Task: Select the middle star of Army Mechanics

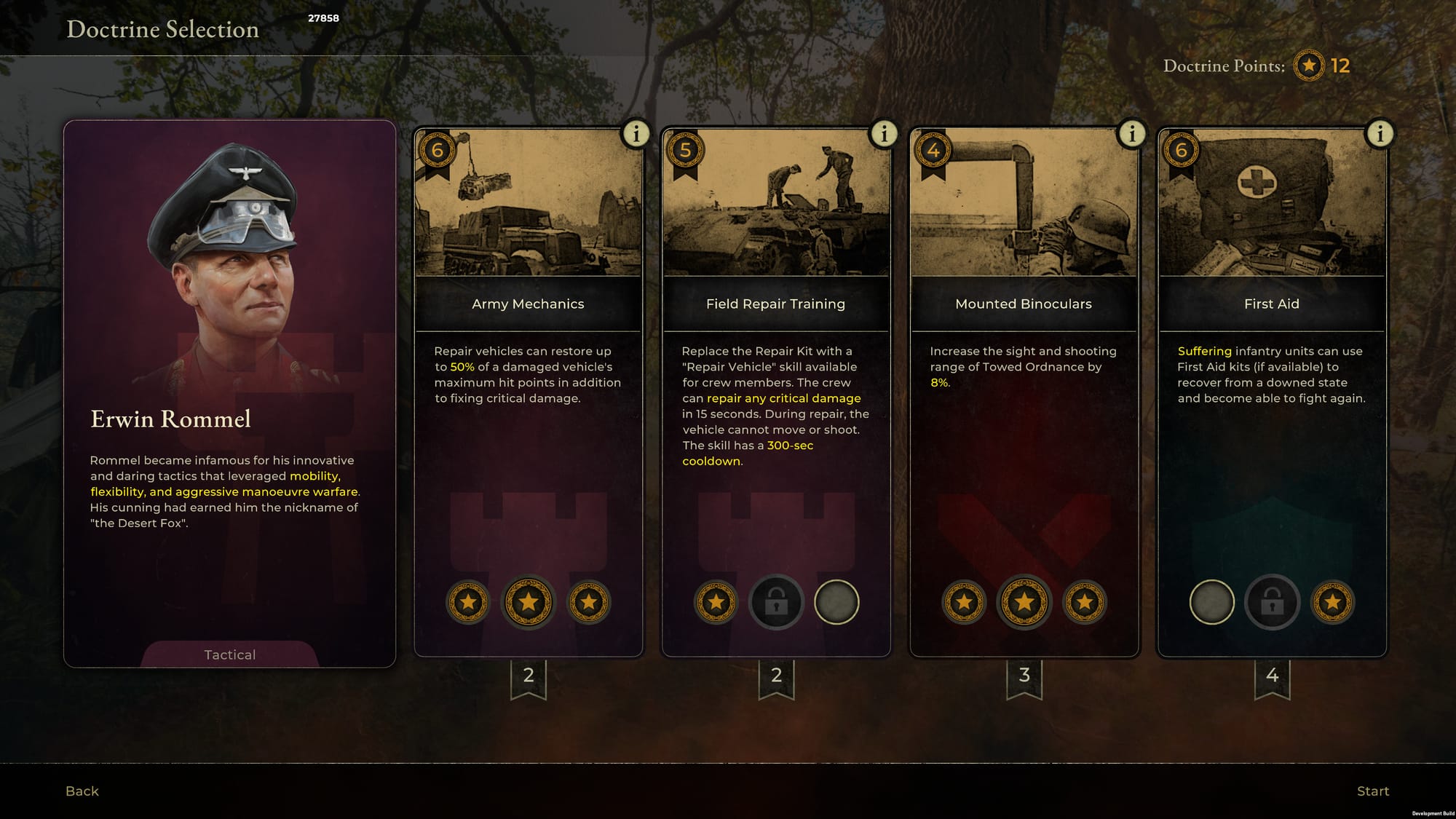Action: 529,603
